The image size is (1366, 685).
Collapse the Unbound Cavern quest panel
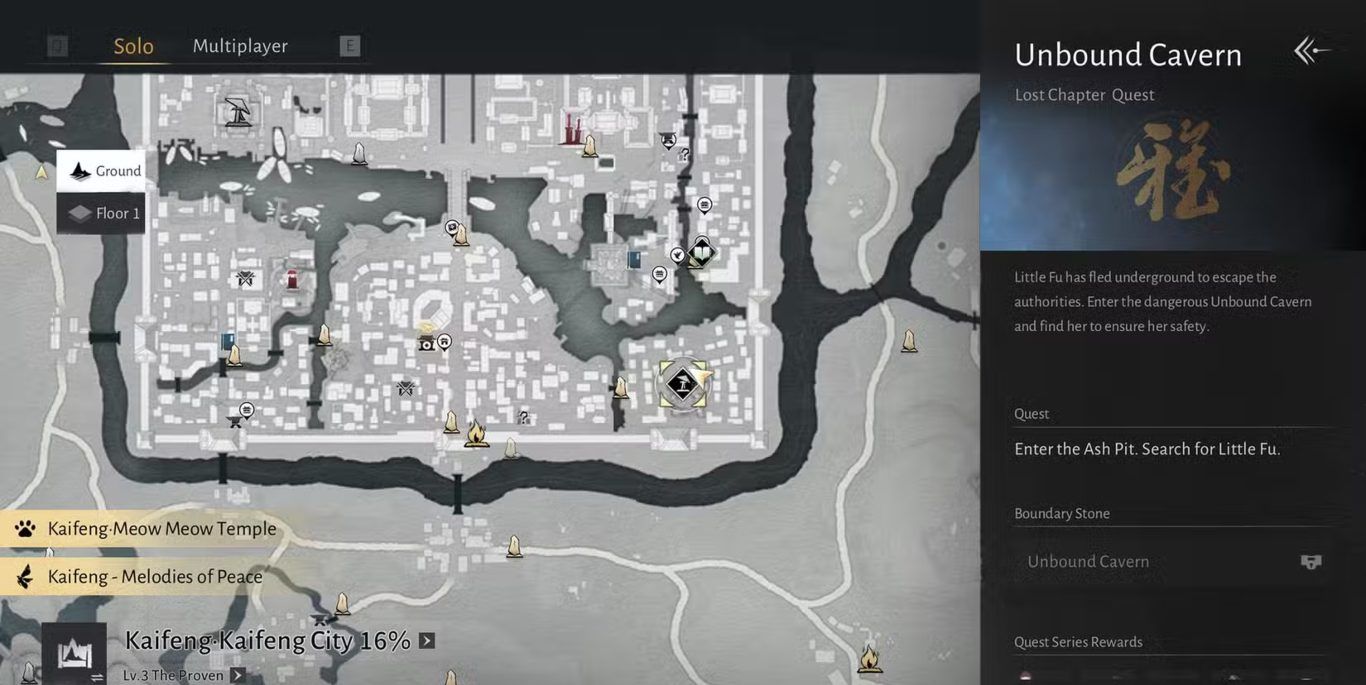[x=1310, y=51]
